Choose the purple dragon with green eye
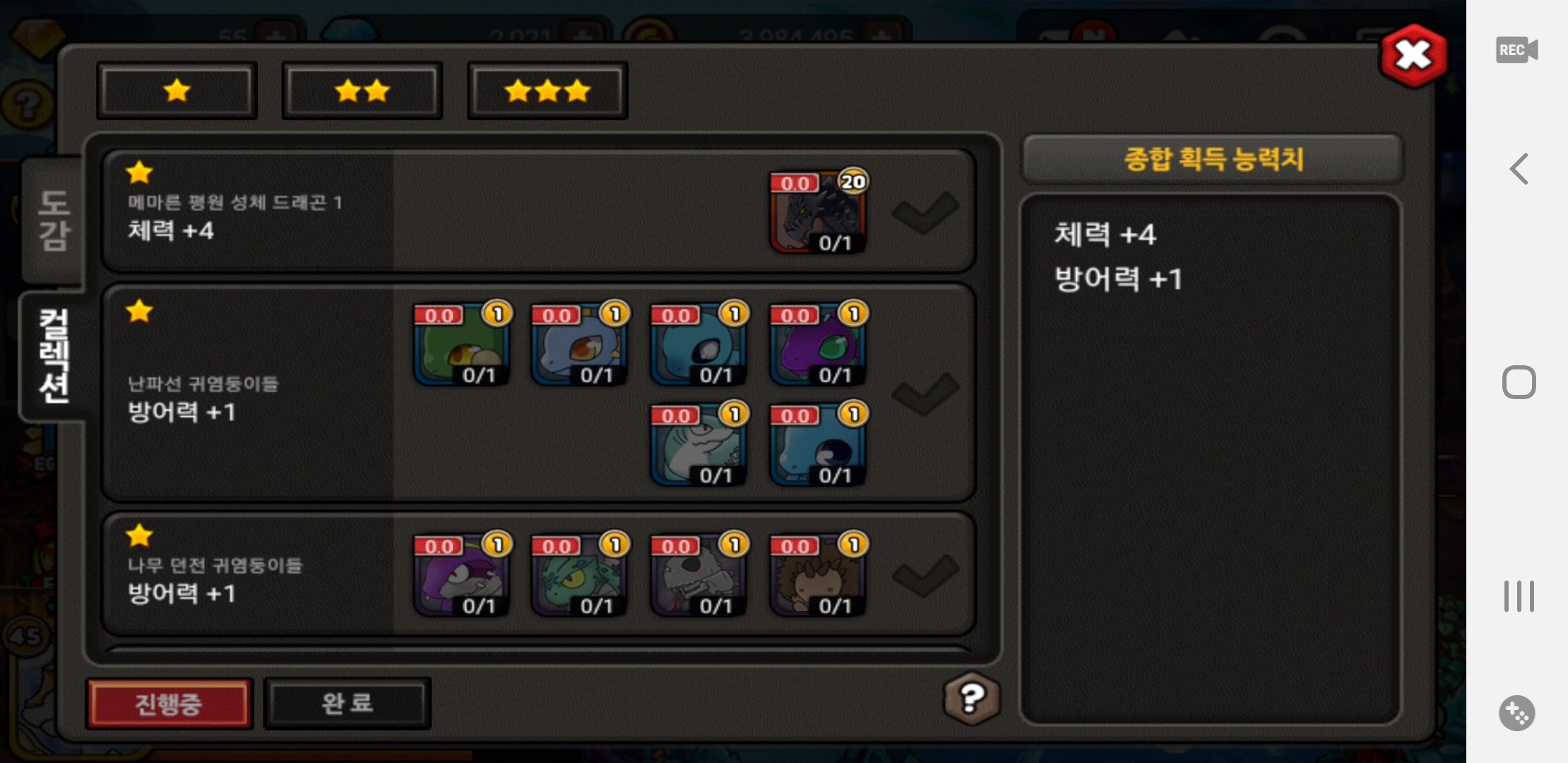Screen dimensions: 1568x763 (817, 345)
